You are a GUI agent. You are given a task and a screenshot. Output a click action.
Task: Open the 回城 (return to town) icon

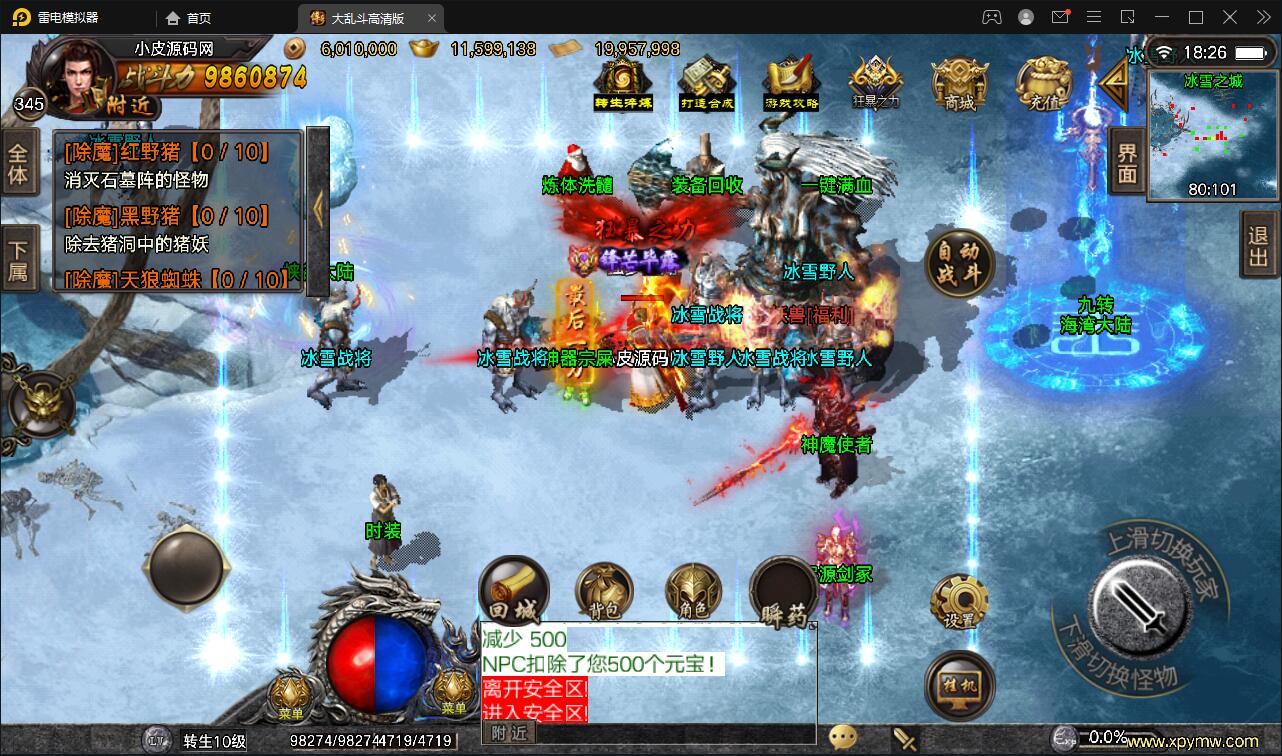[513, 592]
